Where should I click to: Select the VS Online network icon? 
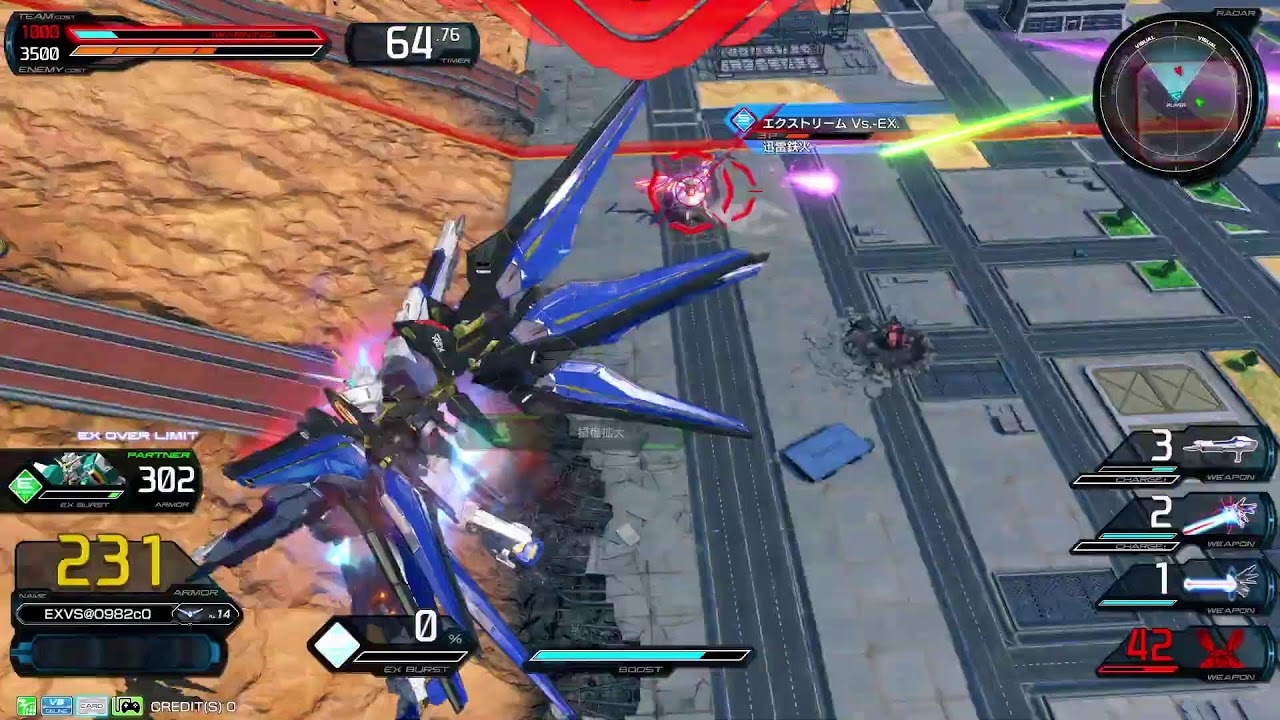point(56,705)
